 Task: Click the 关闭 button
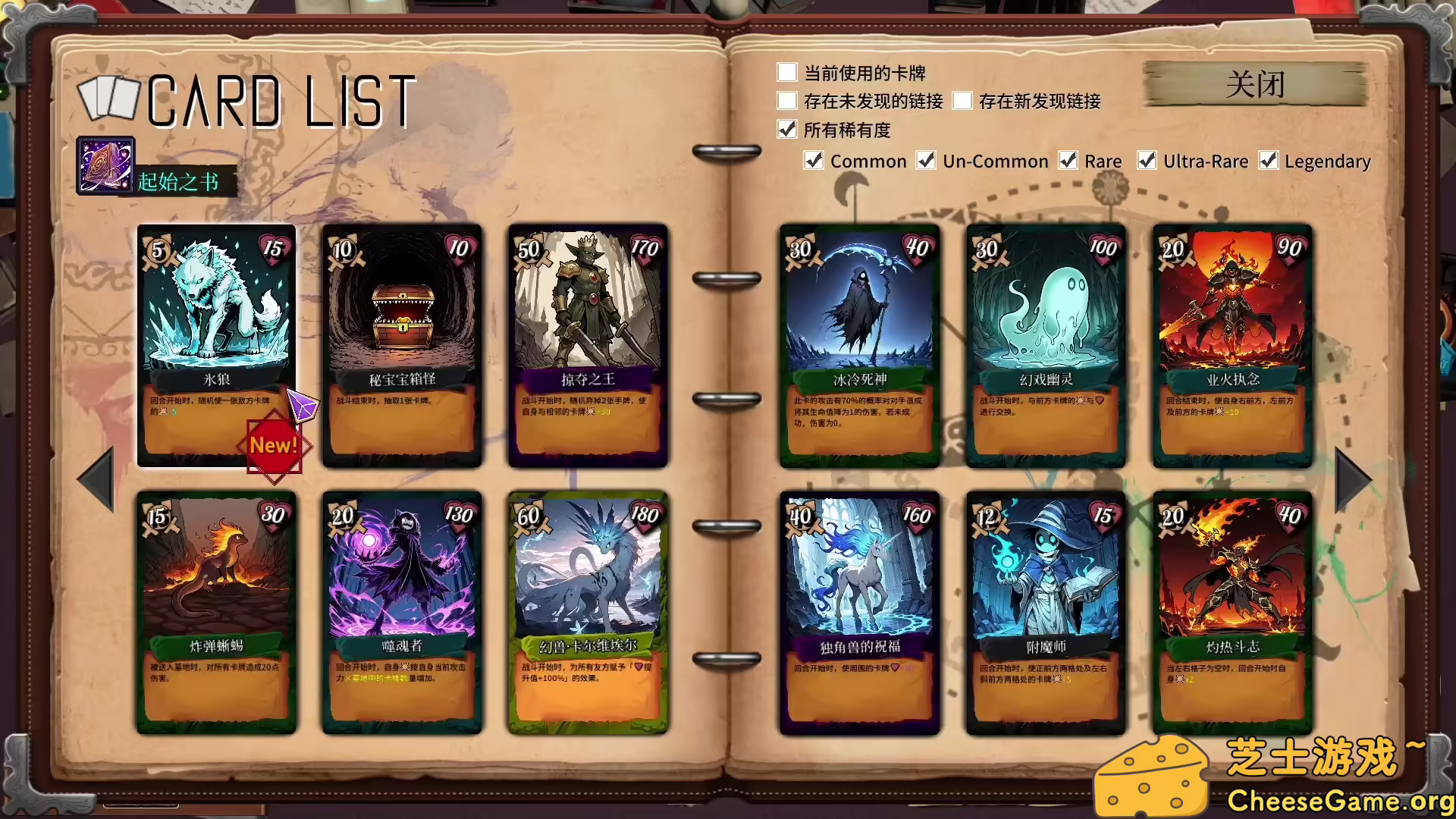[1255, 85]
